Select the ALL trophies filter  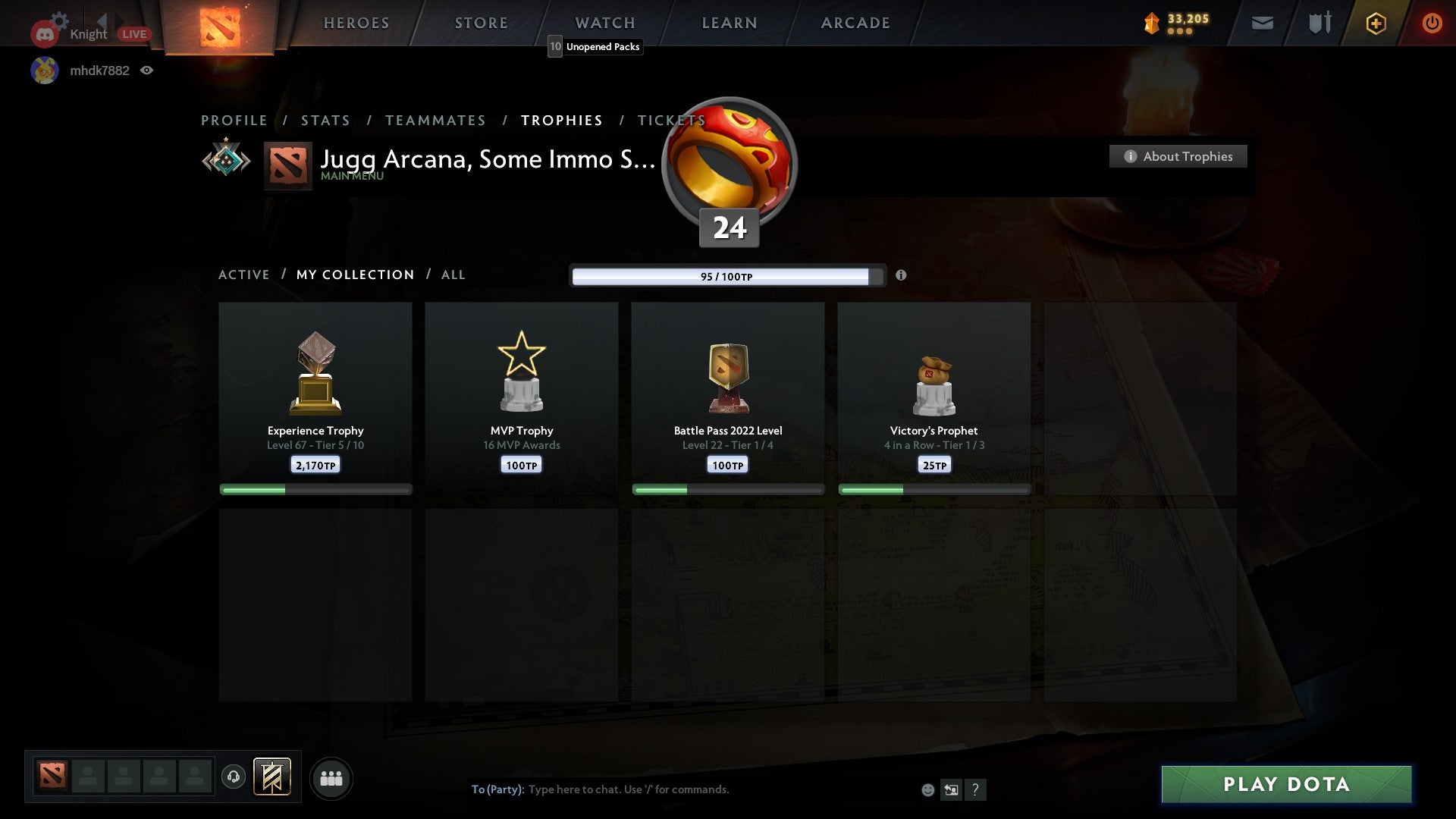point(453,275)
